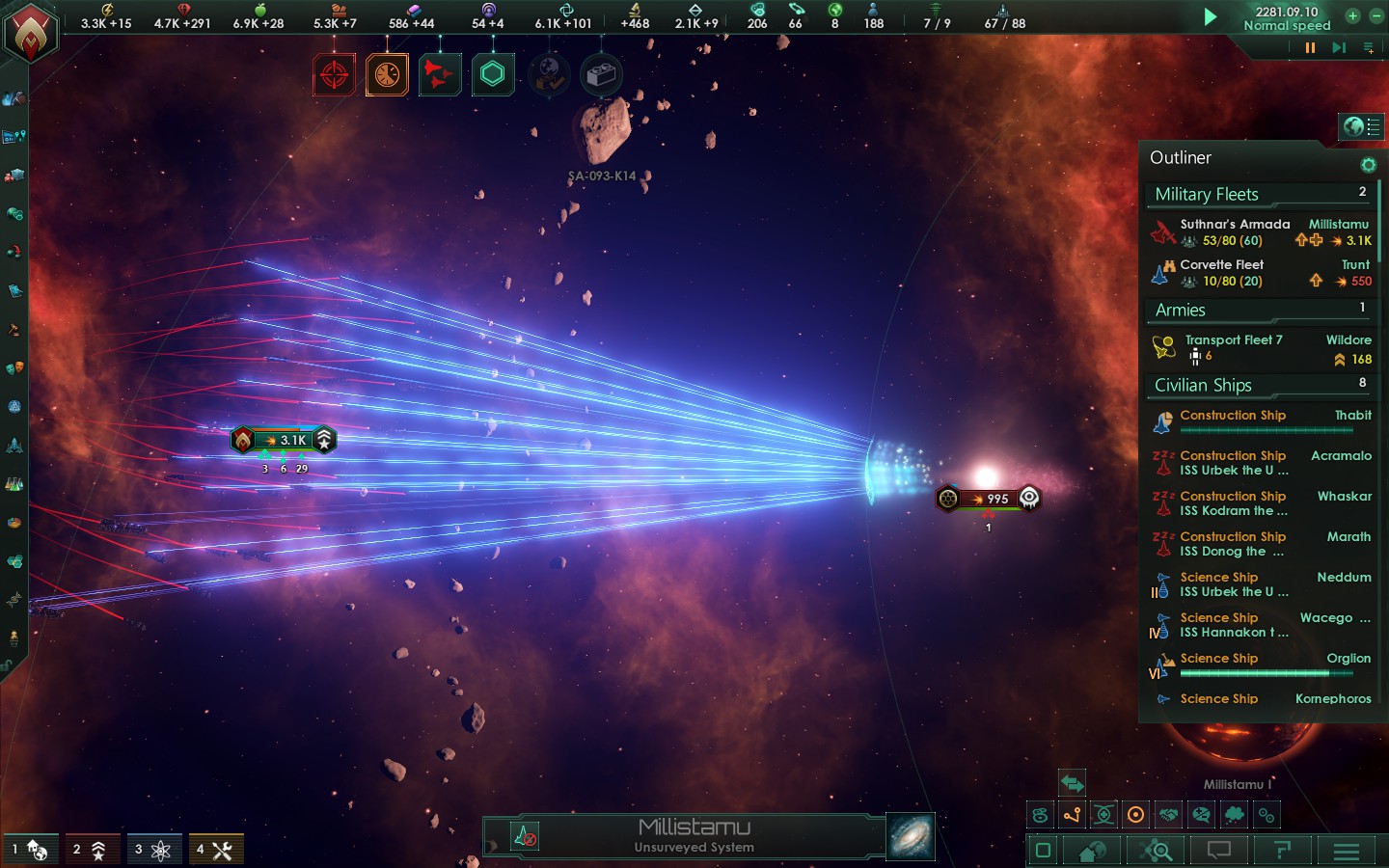The width and height of the screenshot is (1389, 868).
Task: Click the handshake diplomacy map filter
Action: (1168, 815)
